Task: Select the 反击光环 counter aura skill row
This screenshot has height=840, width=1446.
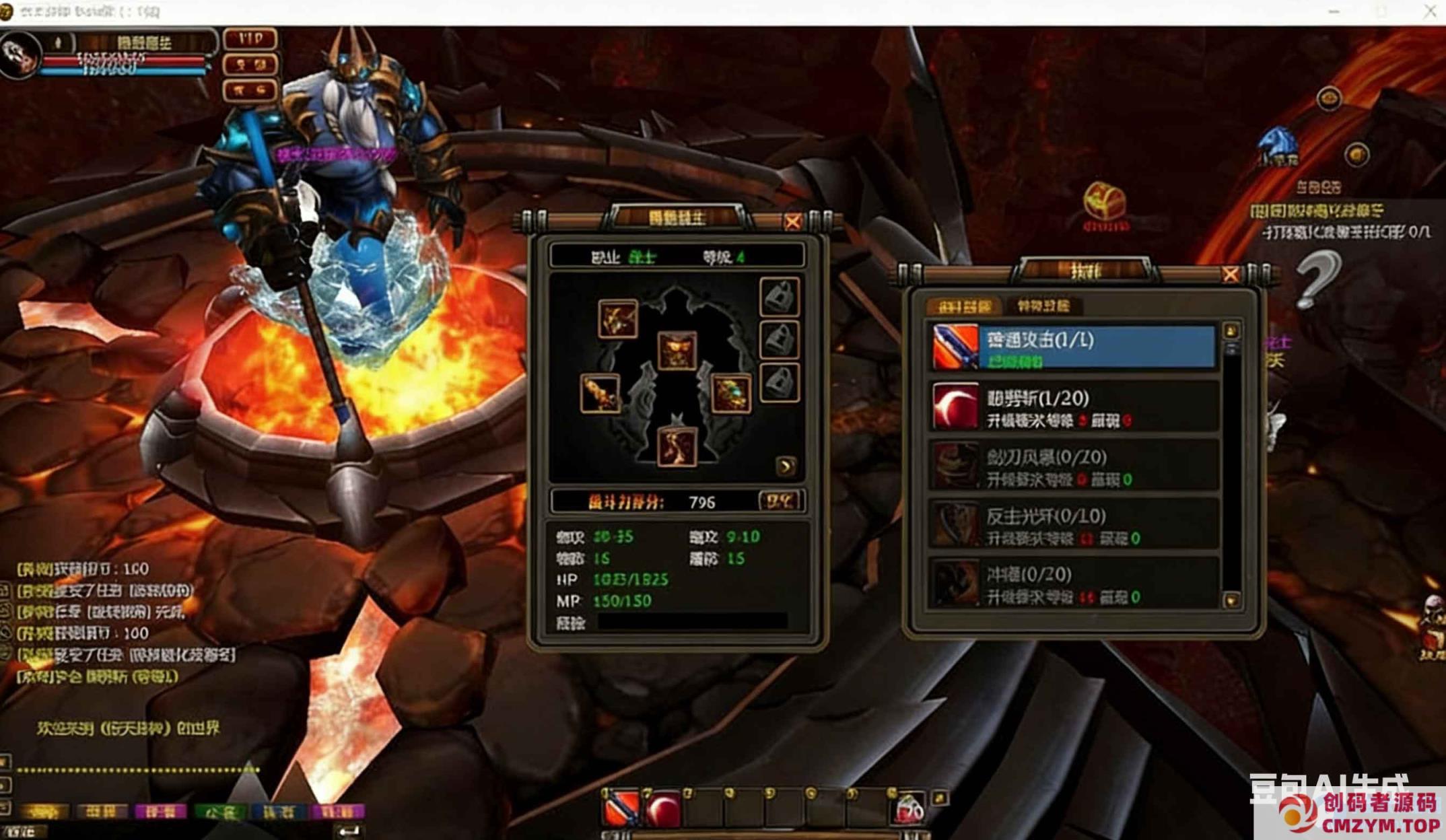Action: click(x=1074, y=525)
